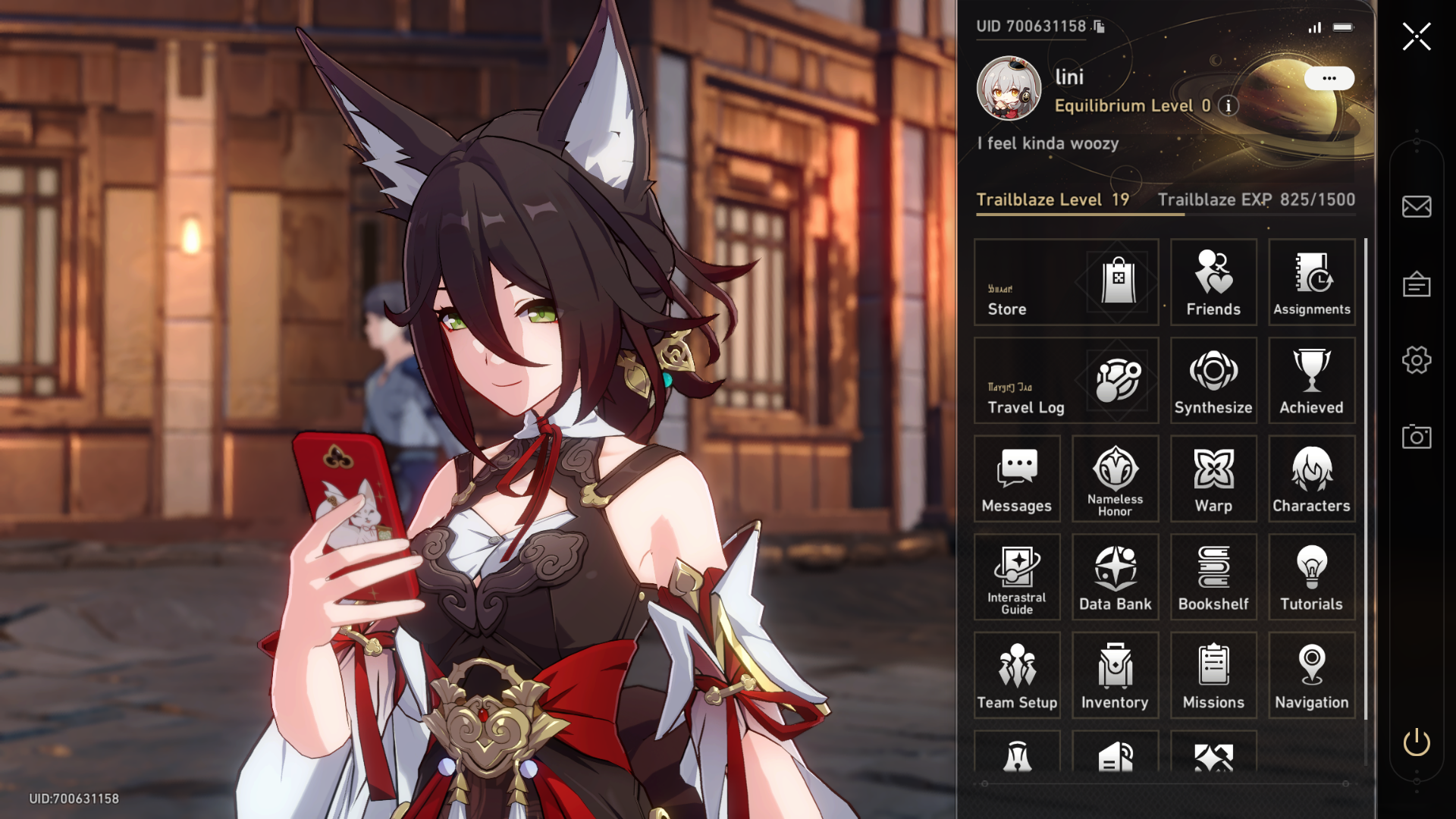Open settings via the gear icon

click(1416, 360)
